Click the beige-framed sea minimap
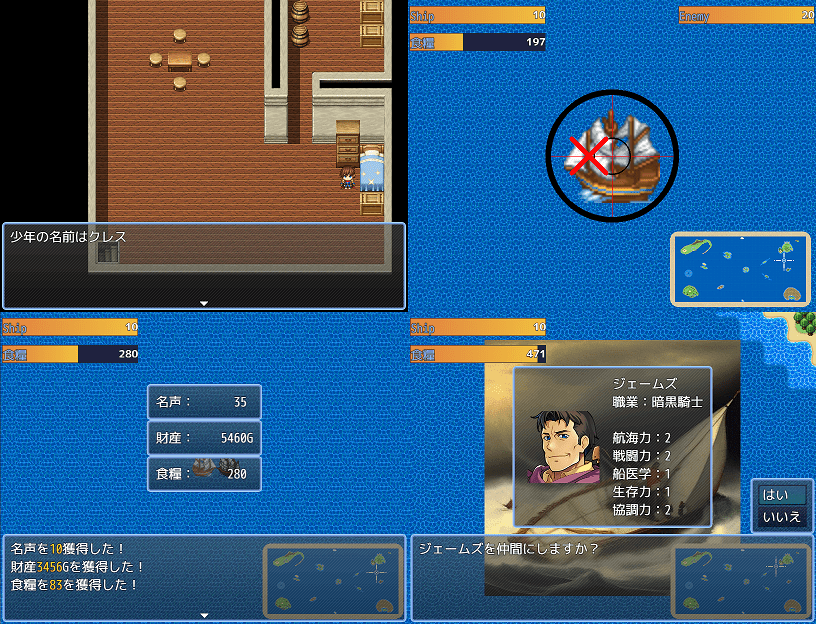The image size is (816, 624). (740, 268)
